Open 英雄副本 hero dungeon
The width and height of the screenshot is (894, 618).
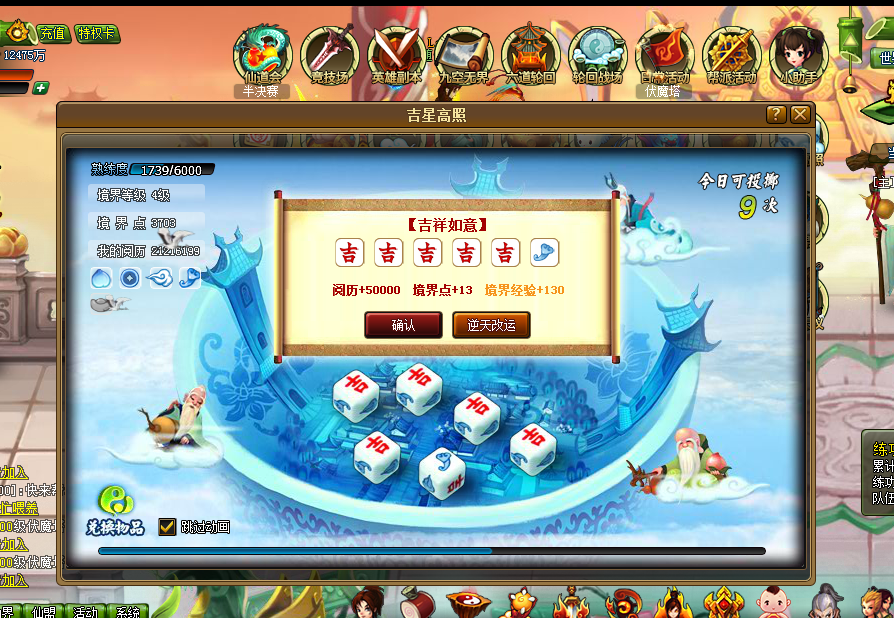pos(398,53)
